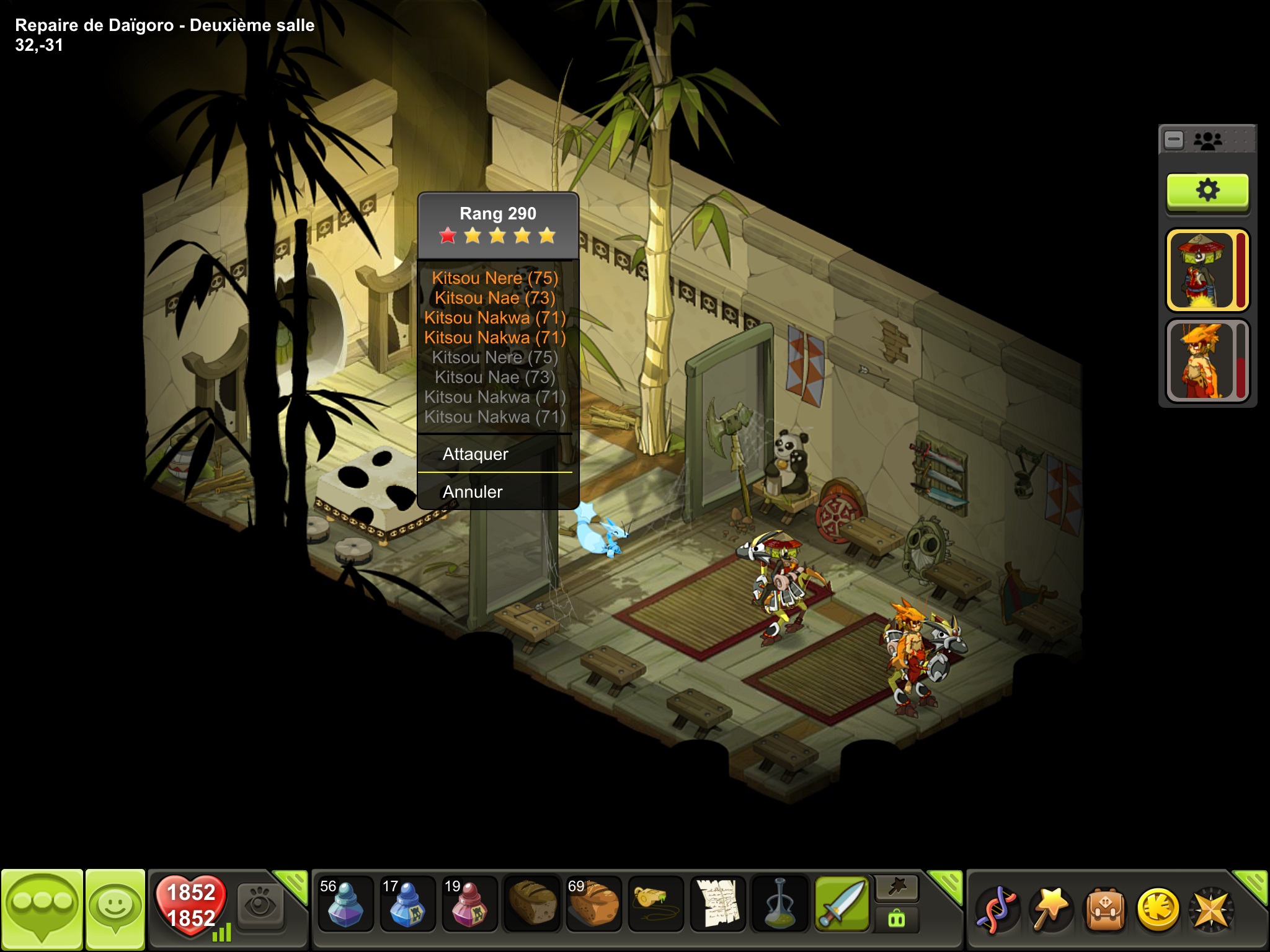Select the fox-hooded party member portrait

tap(1201, 361)
